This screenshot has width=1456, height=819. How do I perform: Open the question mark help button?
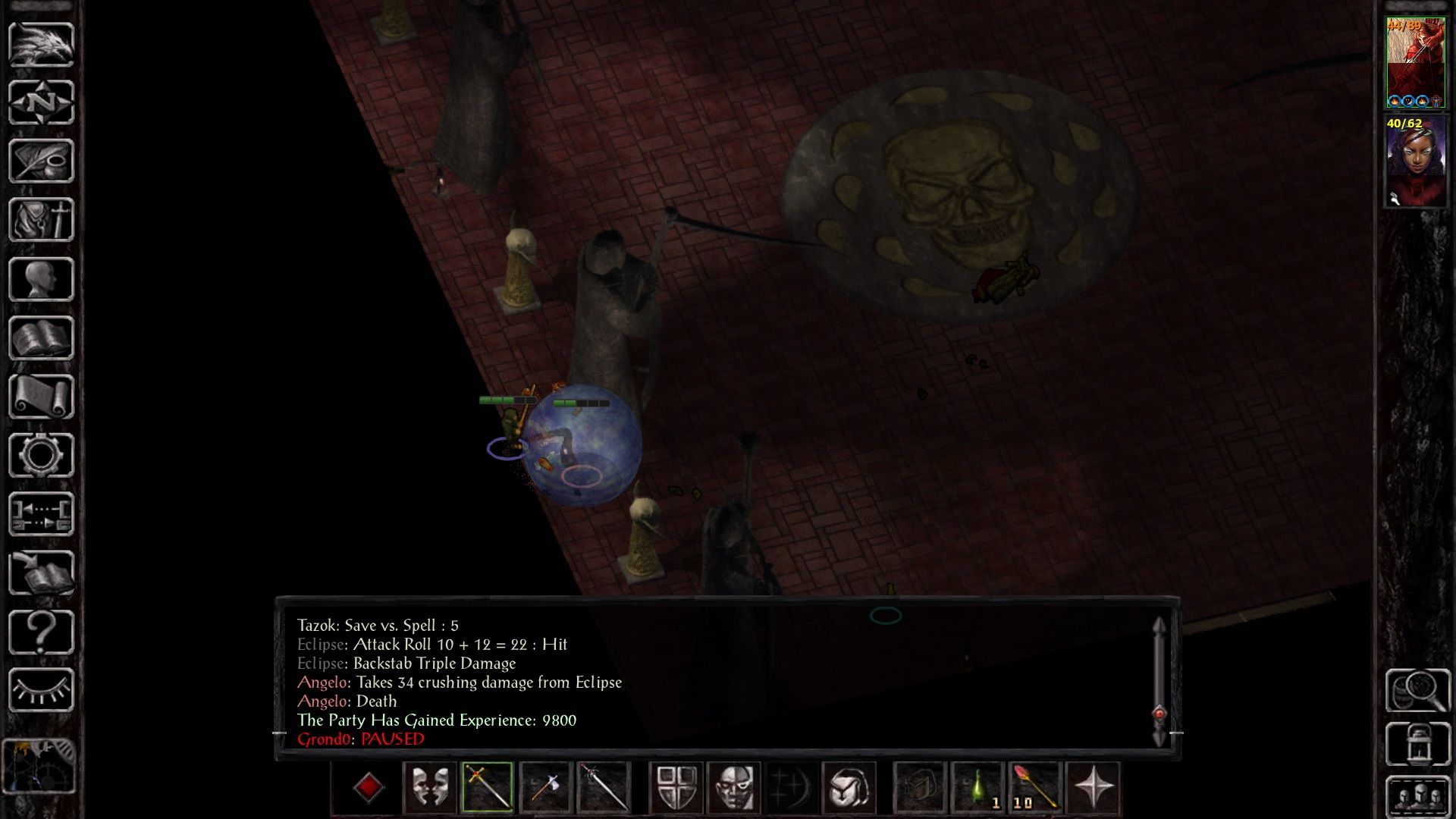(41, 632)
